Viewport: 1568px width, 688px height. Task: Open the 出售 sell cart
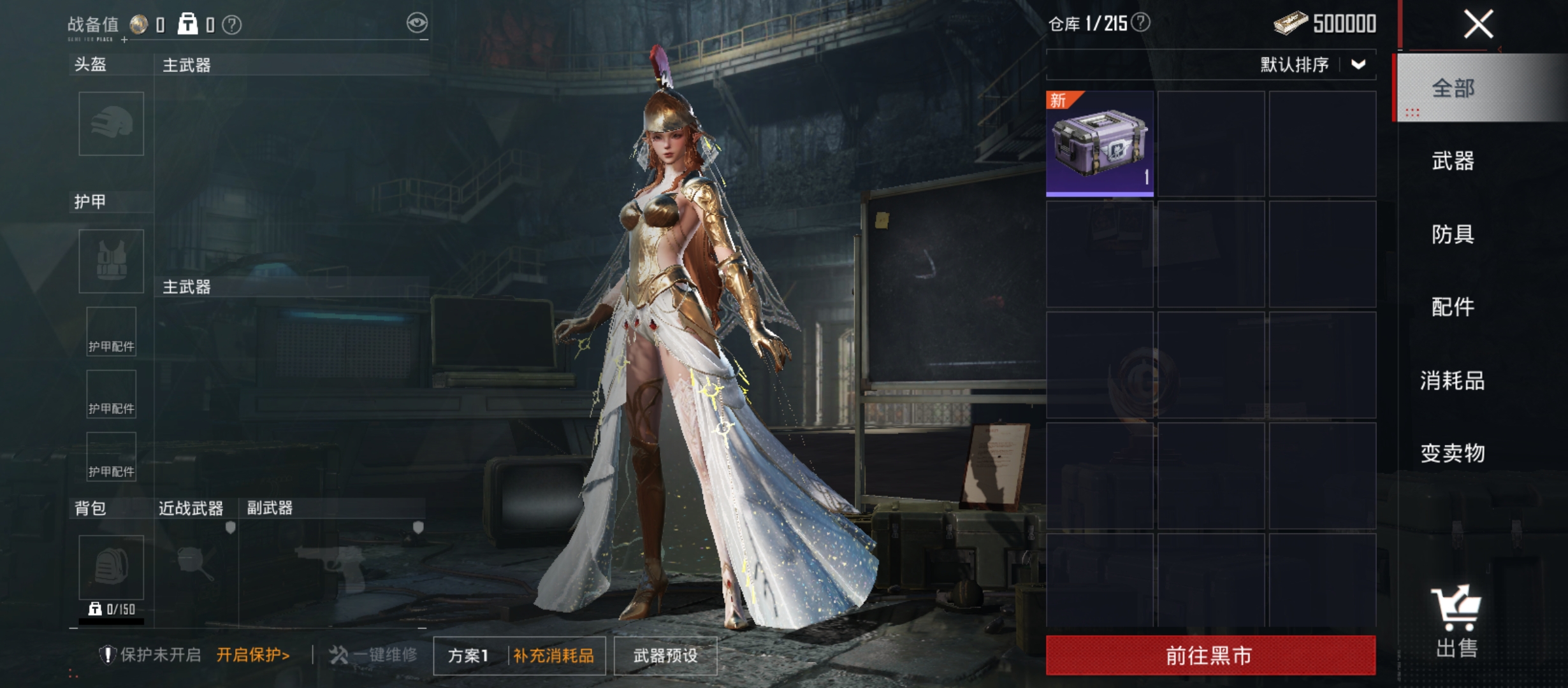[x=1456, y=621]
